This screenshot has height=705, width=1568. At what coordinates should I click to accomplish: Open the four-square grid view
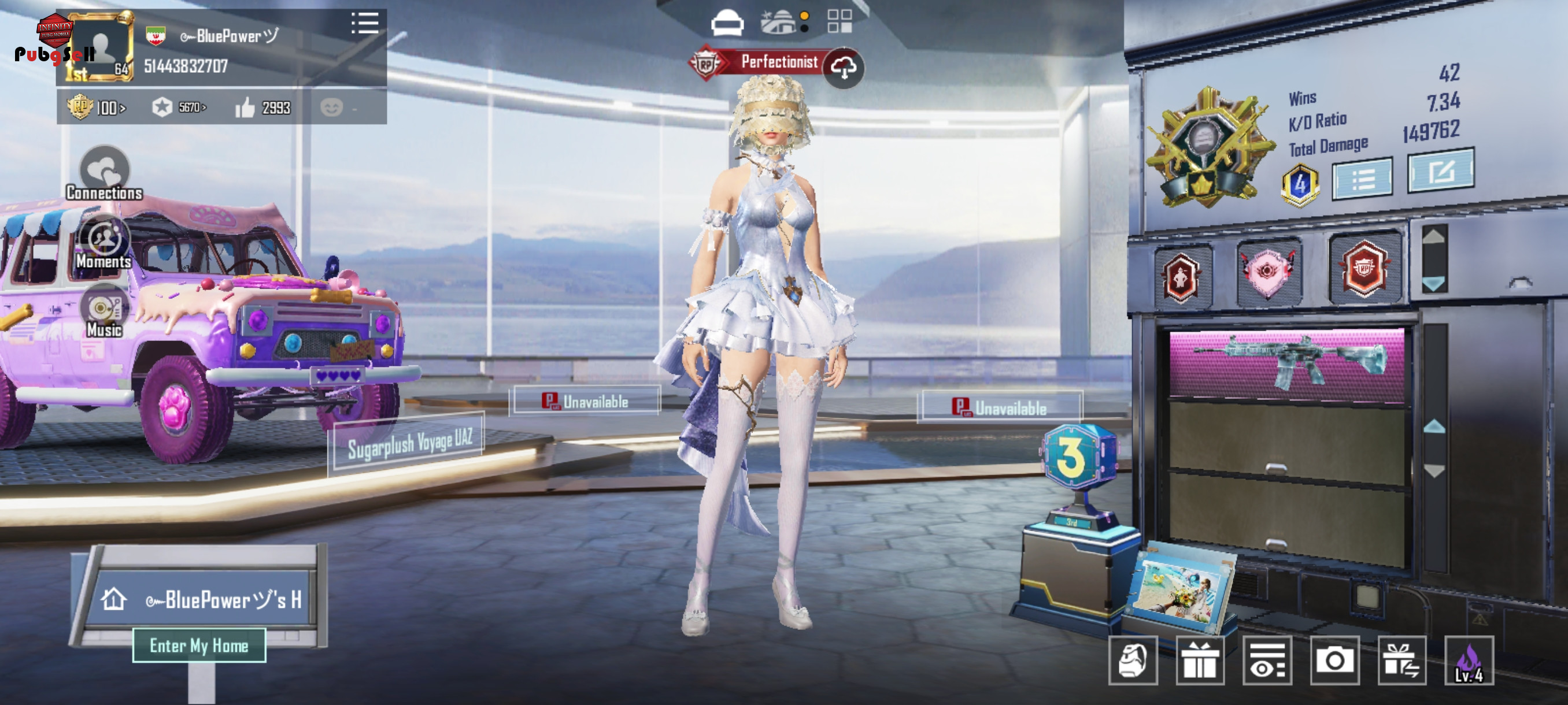[840, 22]
